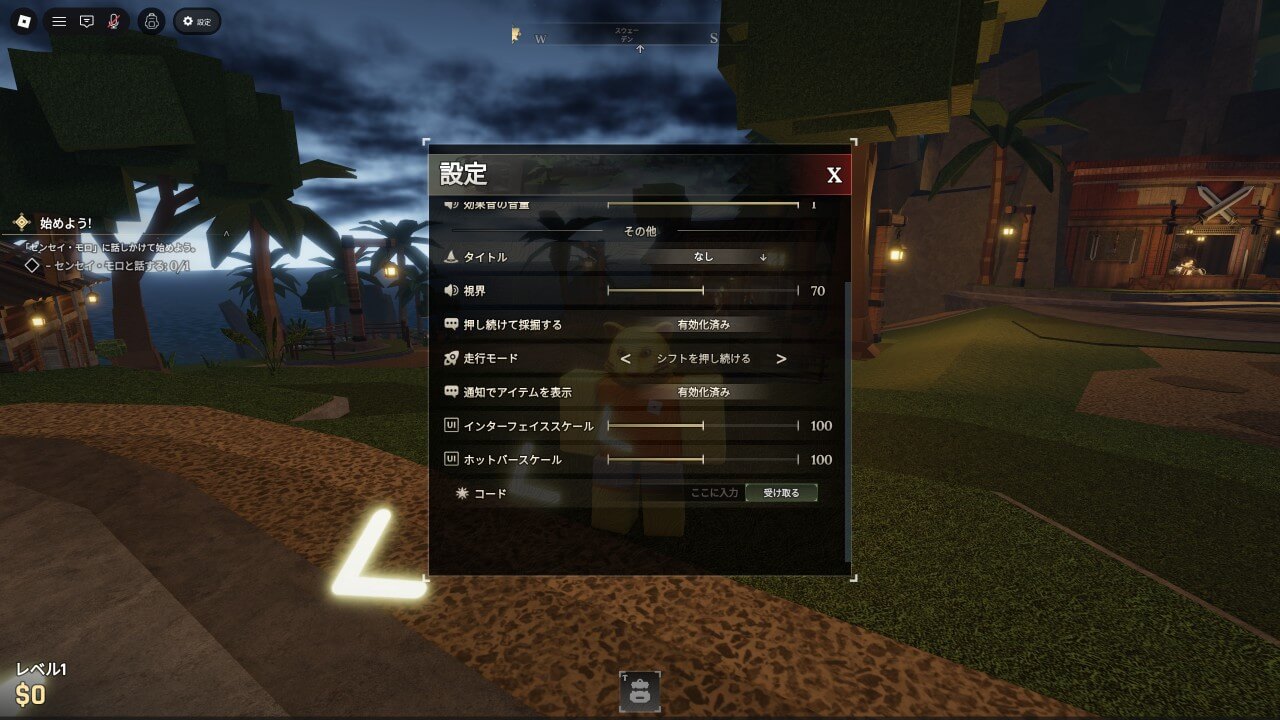Select the backpack slot in the hotbar
The width and height of the screenshot is (1280, 720).
point(640,690)
